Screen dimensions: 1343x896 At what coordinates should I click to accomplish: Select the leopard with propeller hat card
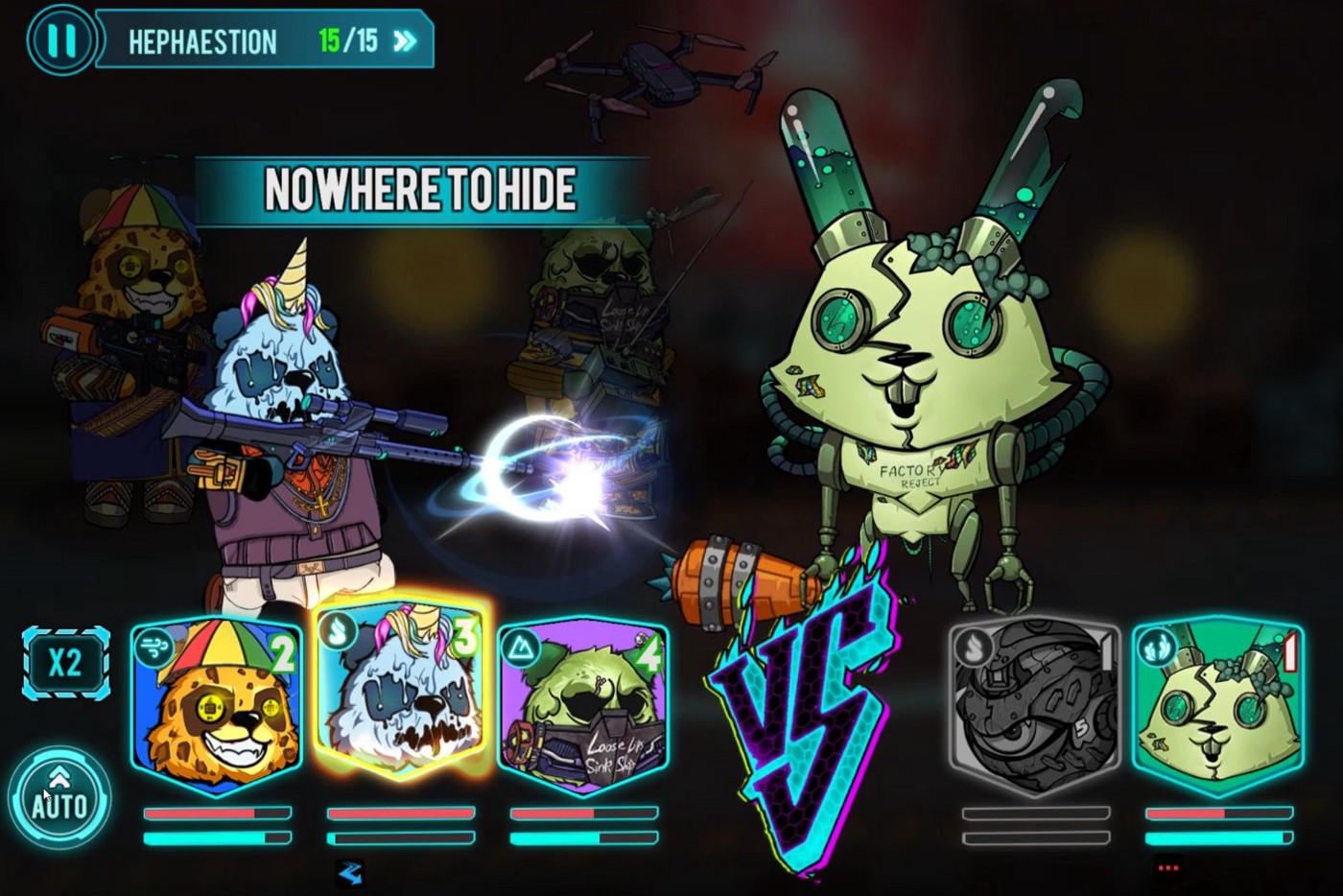(217, 705)
